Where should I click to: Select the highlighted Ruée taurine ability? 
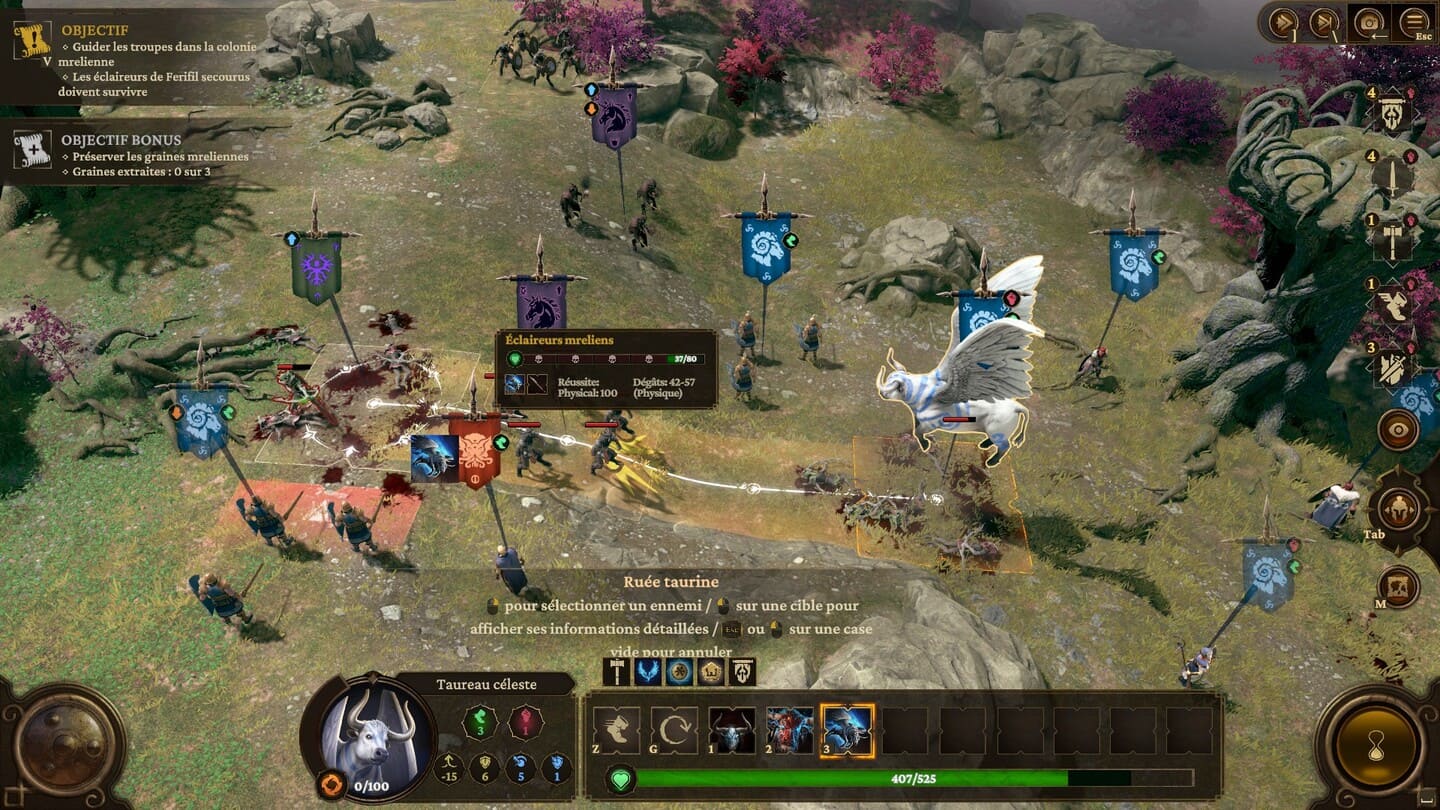click(847, 730)
